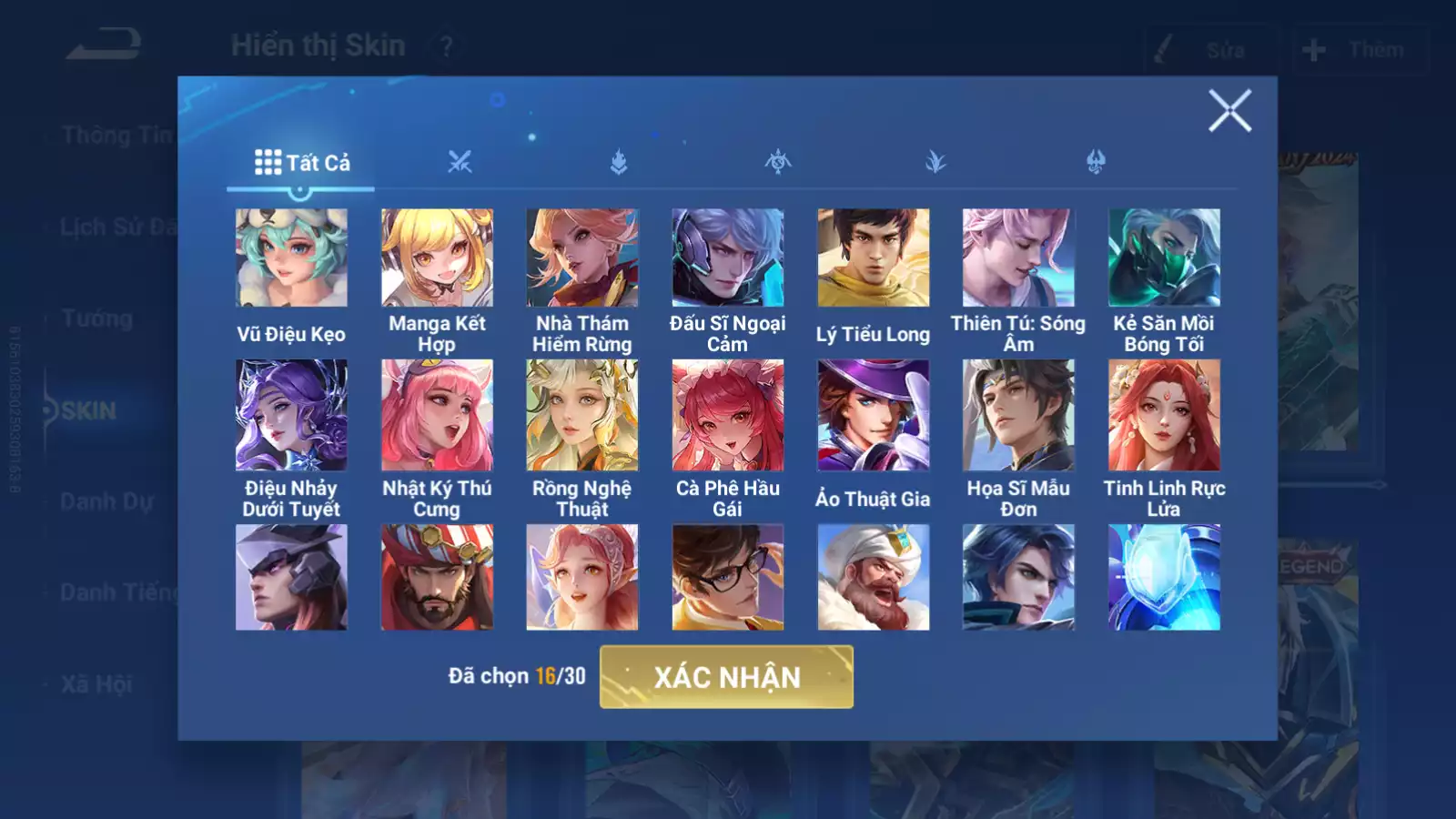Choose the Nhật Ký Thú Cưng skin
The image size is (1456, 819).
point(437,415)
